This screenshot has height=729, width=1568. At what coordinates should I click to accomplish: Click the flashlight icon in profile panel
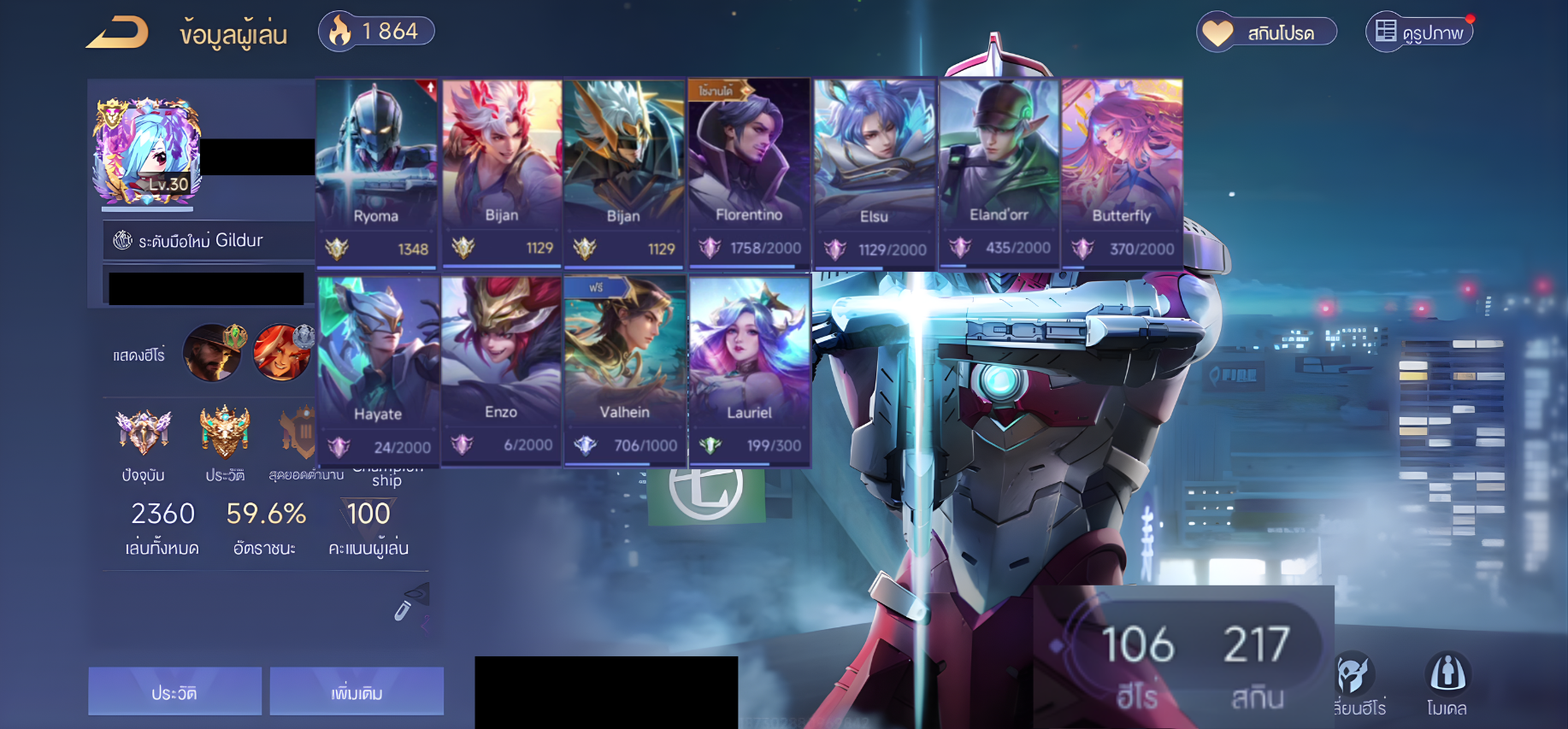(409, 602)
